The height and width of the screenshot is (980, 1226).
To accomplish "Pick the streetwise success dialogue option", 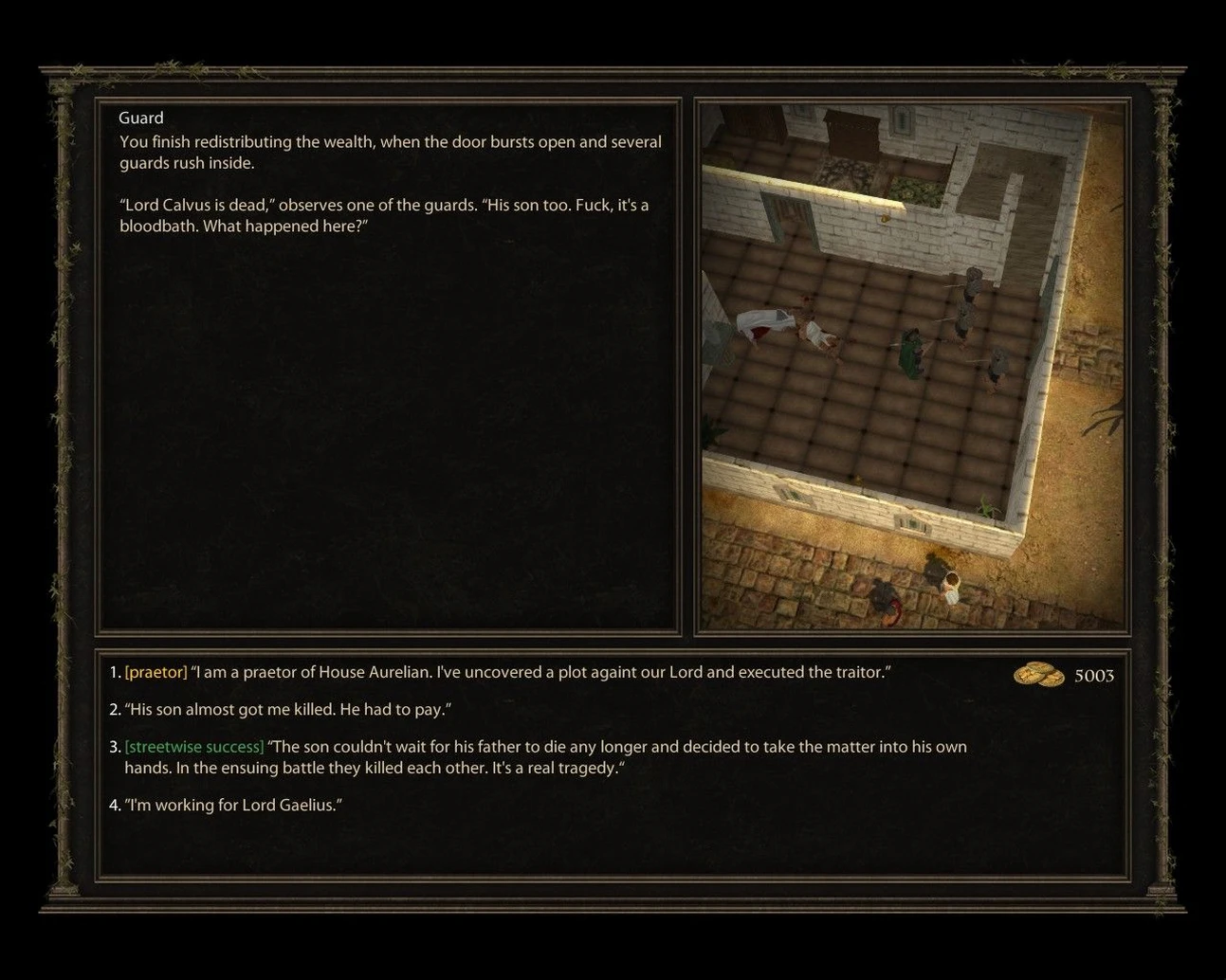I will click(544, 757).
